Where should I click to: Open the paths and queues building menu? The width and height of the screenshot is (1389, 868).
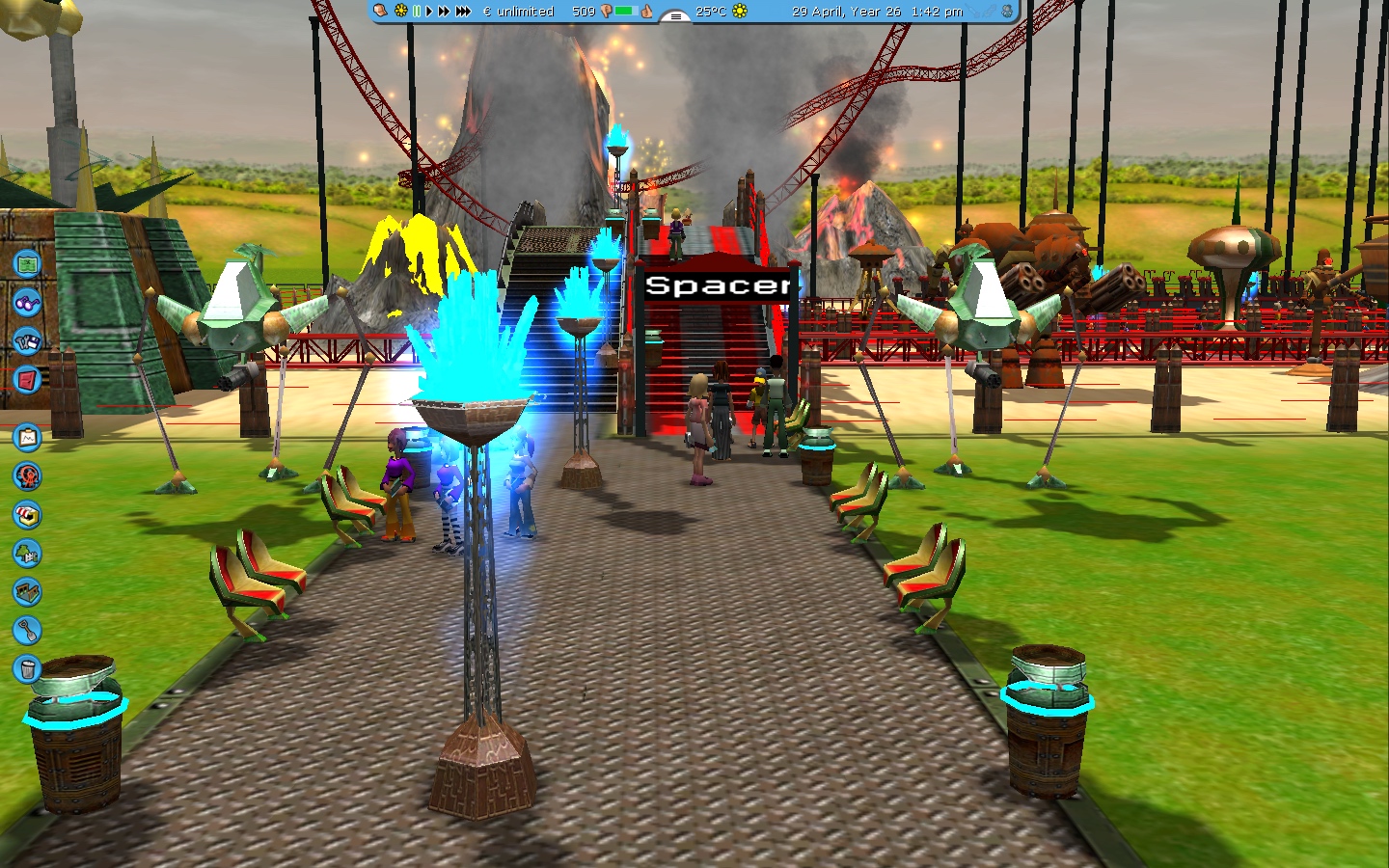pyautogui.click(x=27, y=591)
